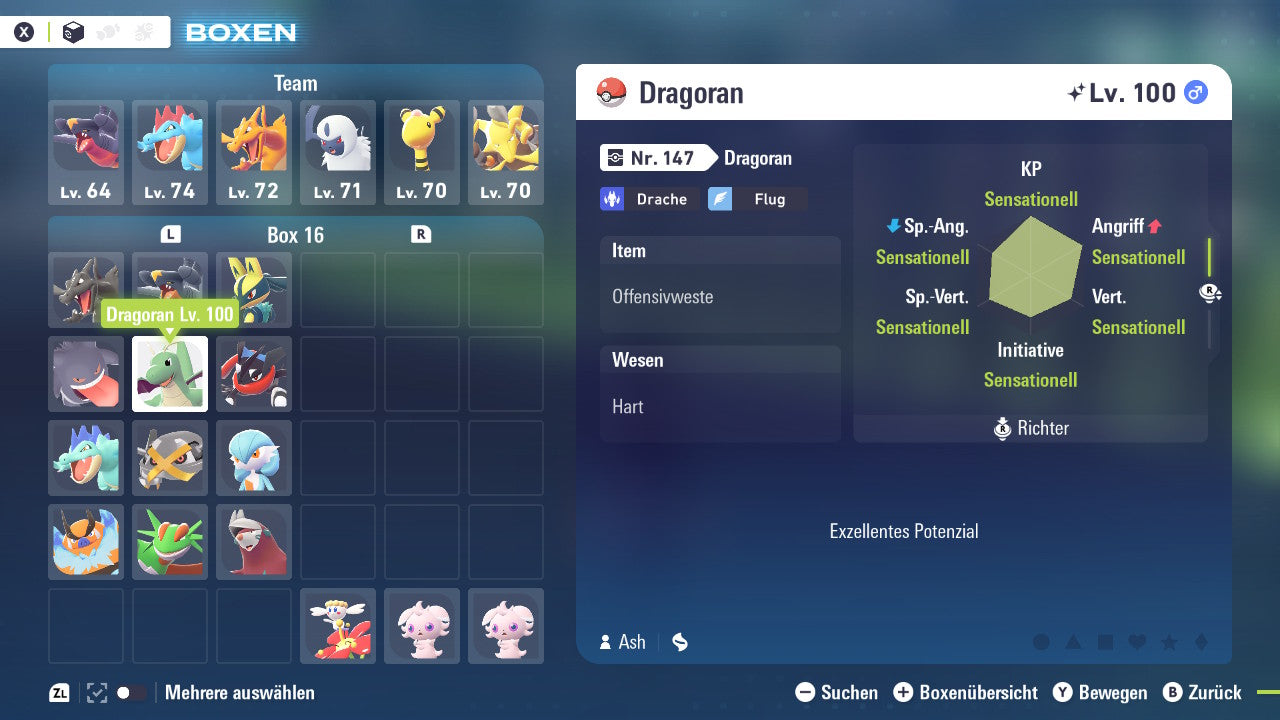
Task: Open the Boxen box icon tab
Action: (x=72, y=33)
